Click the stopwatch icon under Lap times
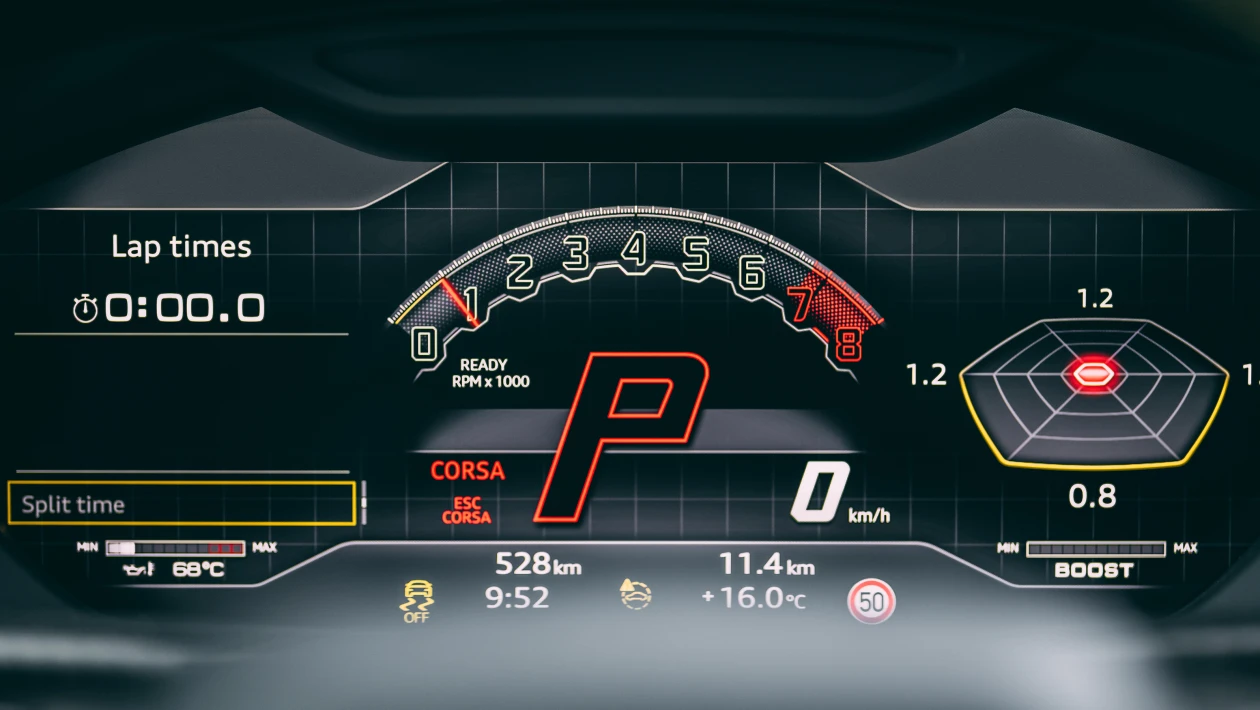The height and width of the screenshot is (710, 1260). click(85, 310)
